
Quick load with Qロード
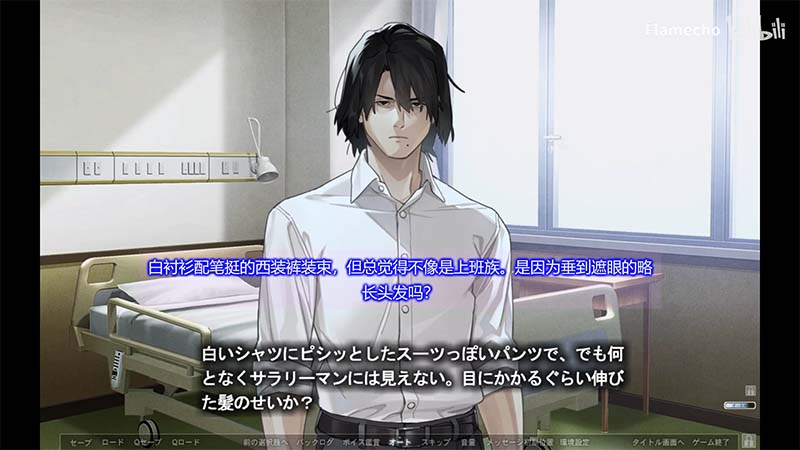pos(186,441)
